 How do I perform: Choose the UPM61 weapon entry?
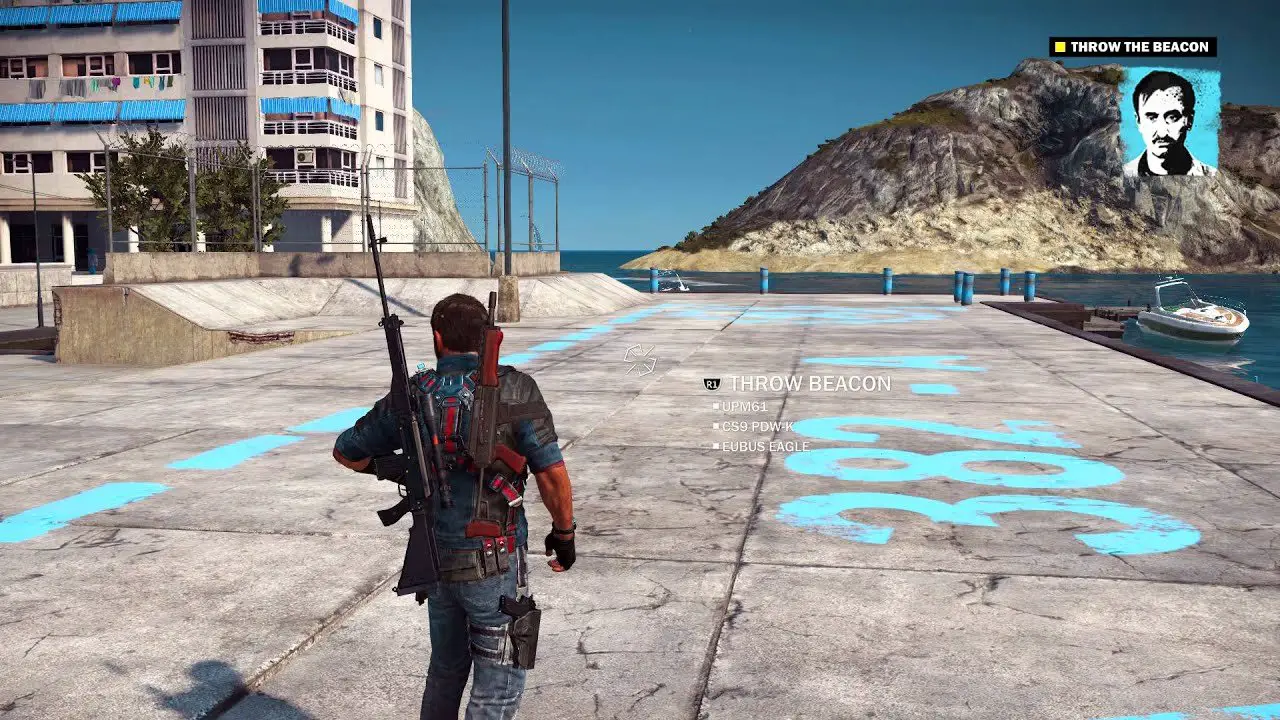[x=745, y=407]
